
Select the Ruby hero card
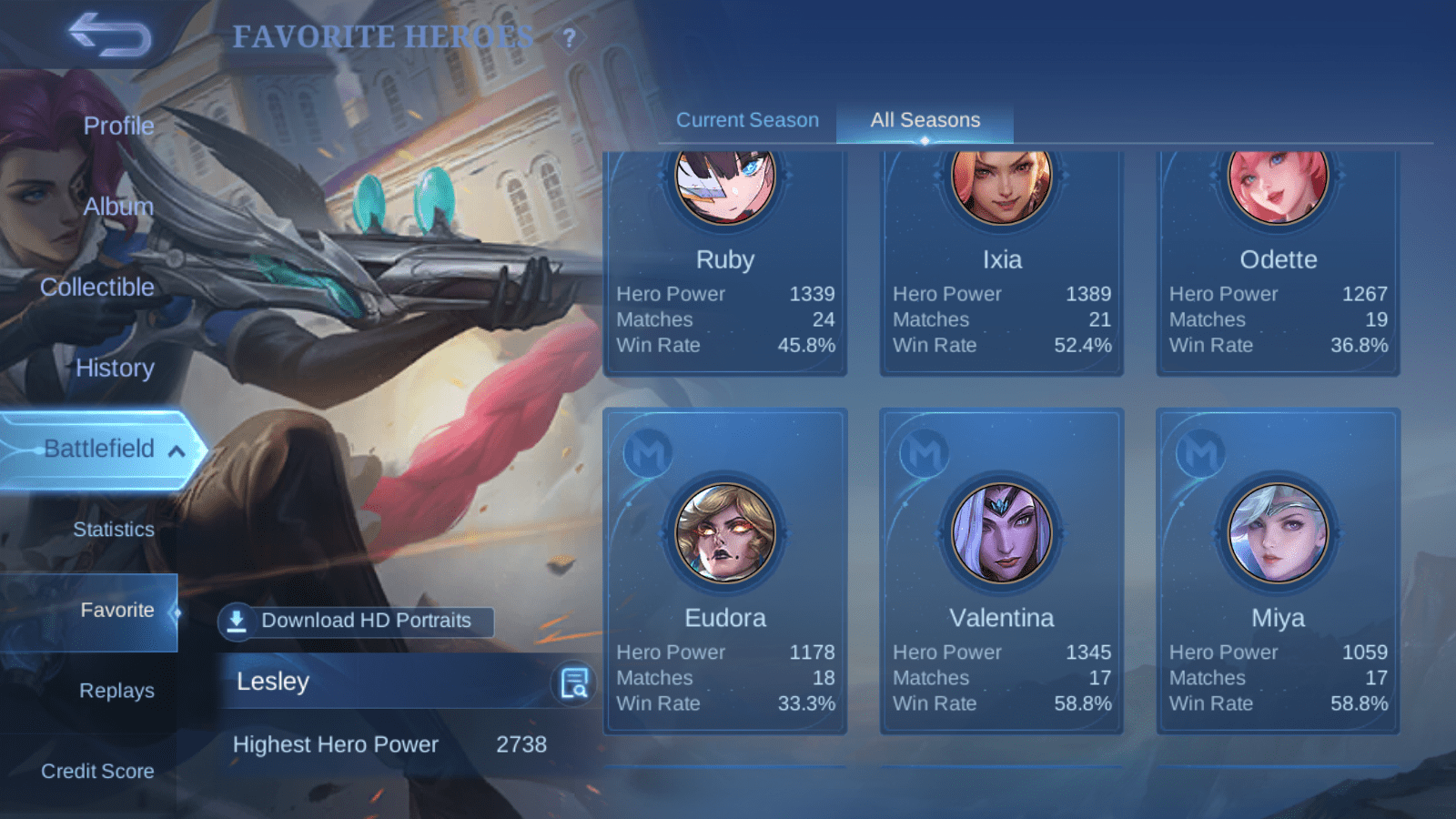click(725, 264)
